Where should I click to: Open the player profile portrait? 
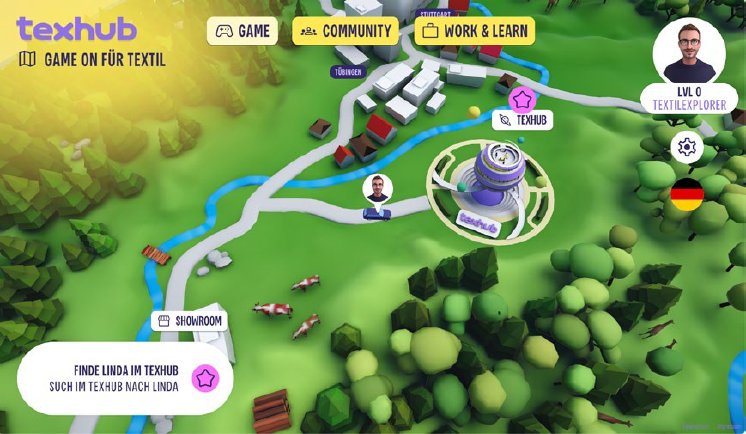click(689, 50)
